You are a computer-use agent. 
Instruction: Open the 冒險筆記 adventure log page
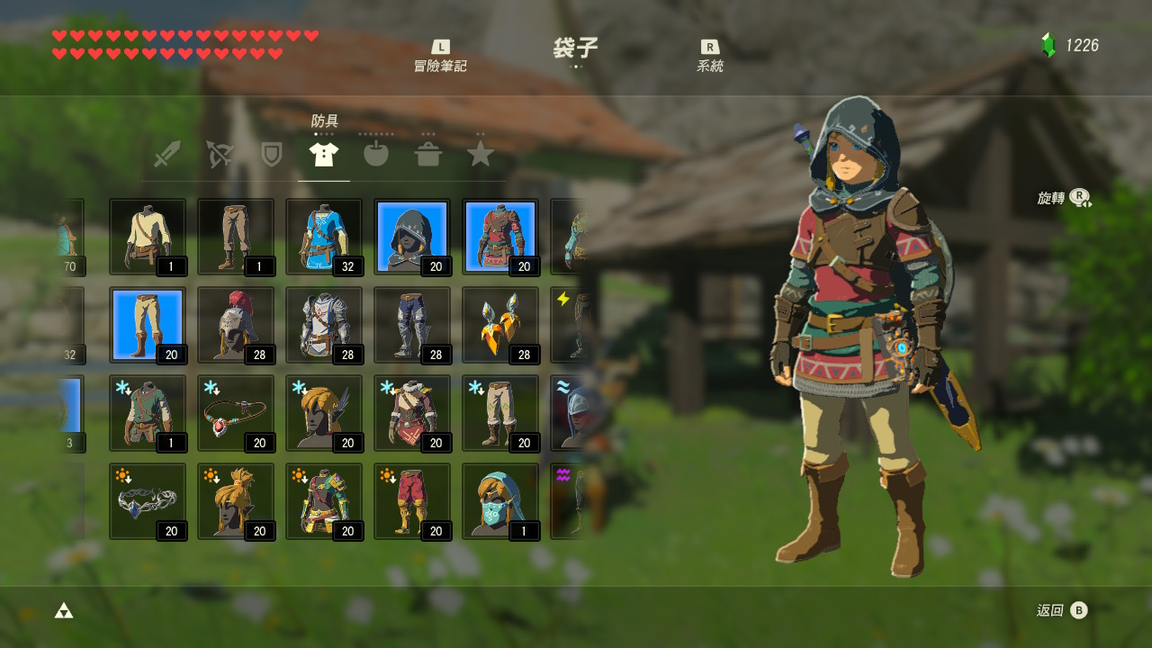440,56
